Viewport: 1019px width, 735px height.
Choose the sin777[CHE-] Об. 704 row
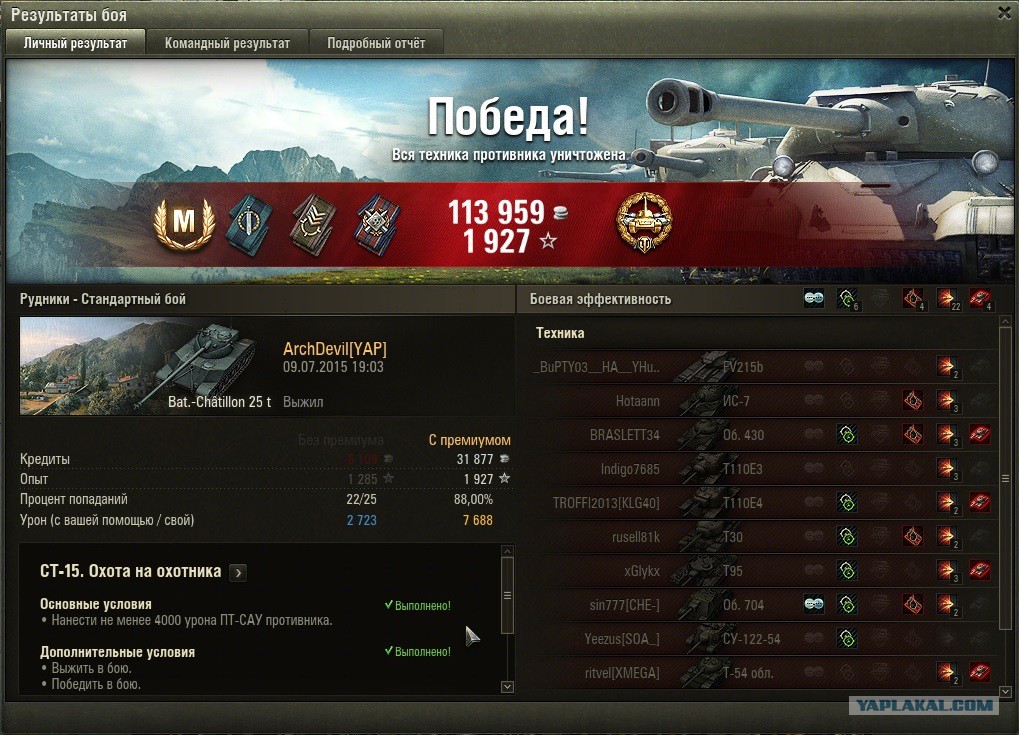[760, 604]
